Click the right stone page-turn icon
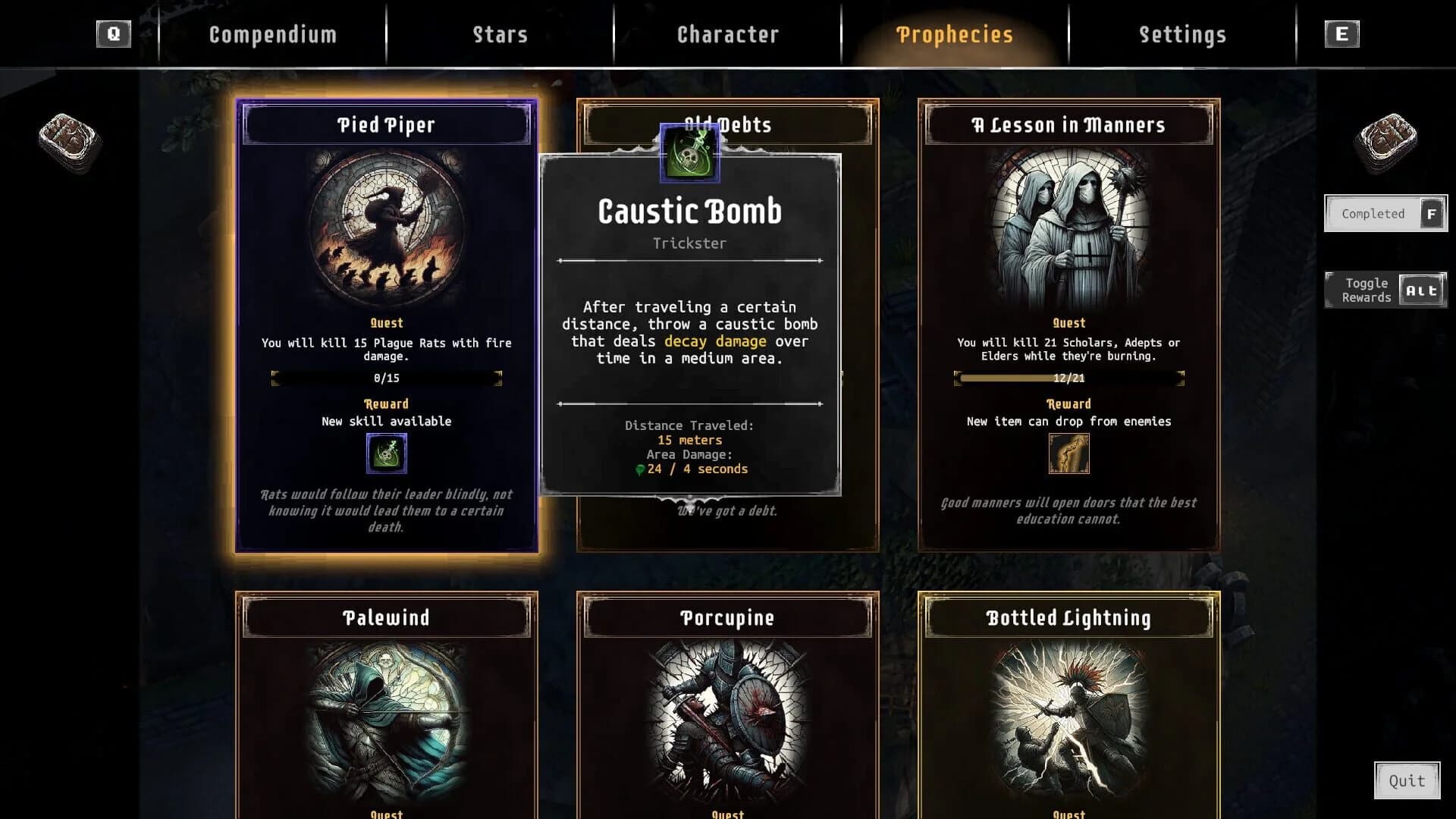Image resolution: width=1456 pixels, height=819 pixels. tap(1389, 136)
